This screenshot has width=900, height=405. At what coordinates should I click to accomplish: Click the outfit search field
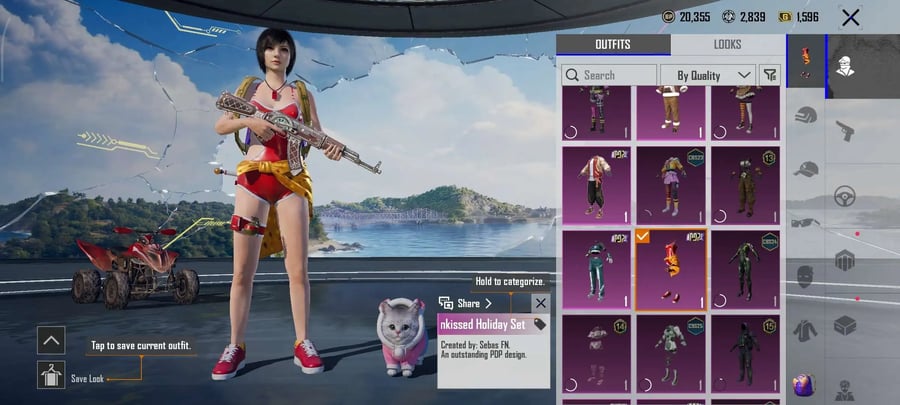click(609, 75)
